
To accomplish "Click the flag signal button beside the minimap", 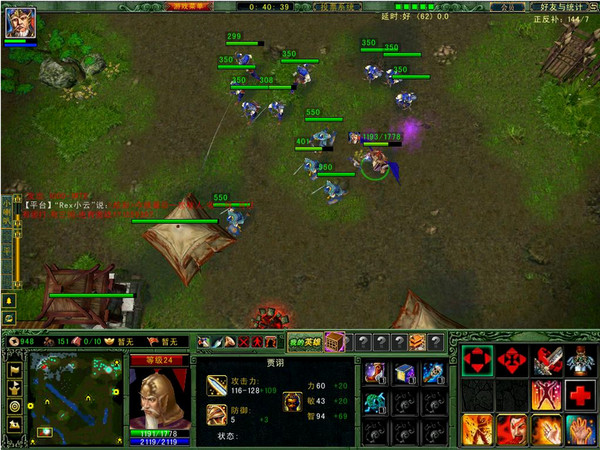I will [15, 370].
